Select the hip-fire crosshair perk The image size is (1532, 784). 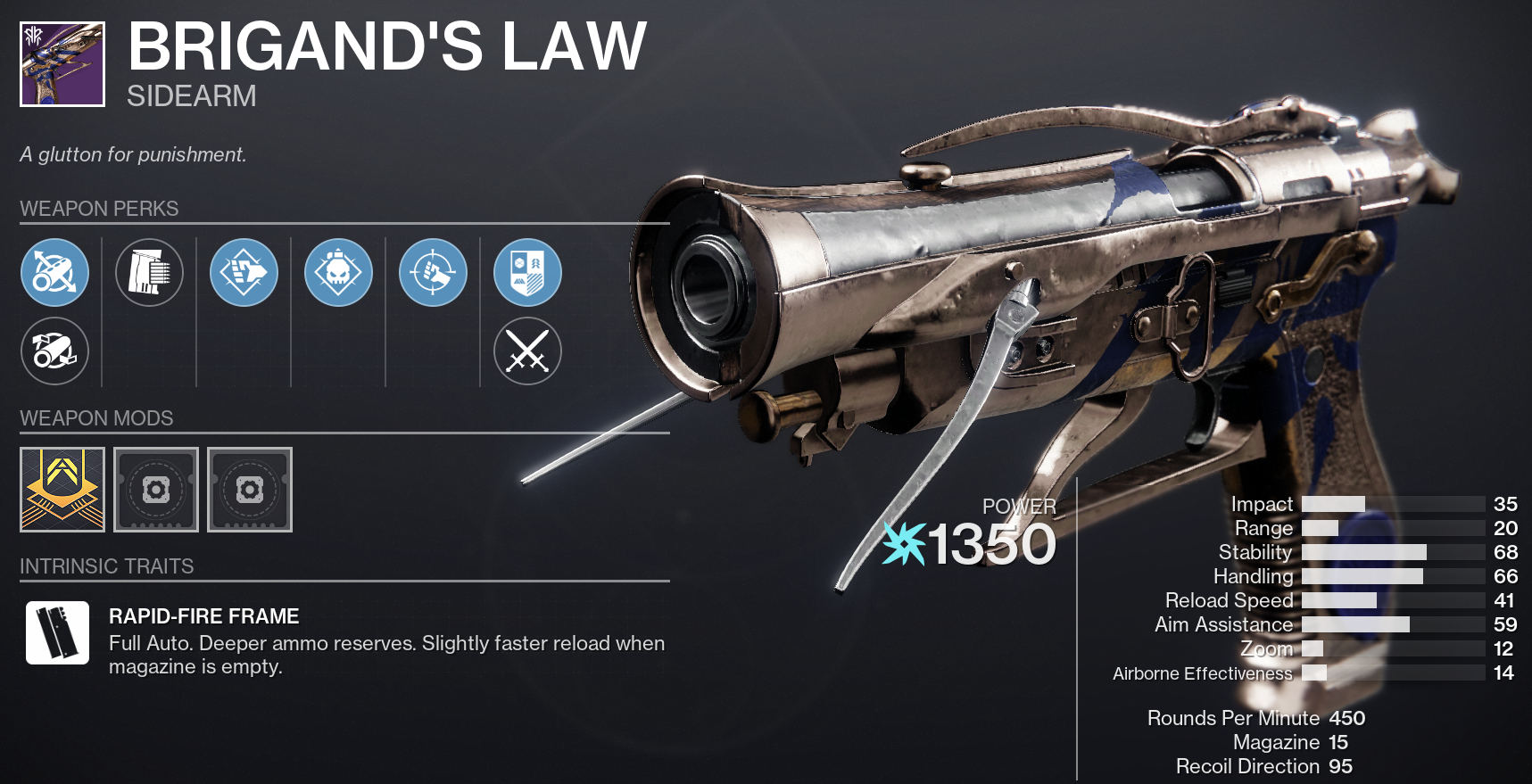[x=433, y=273]
